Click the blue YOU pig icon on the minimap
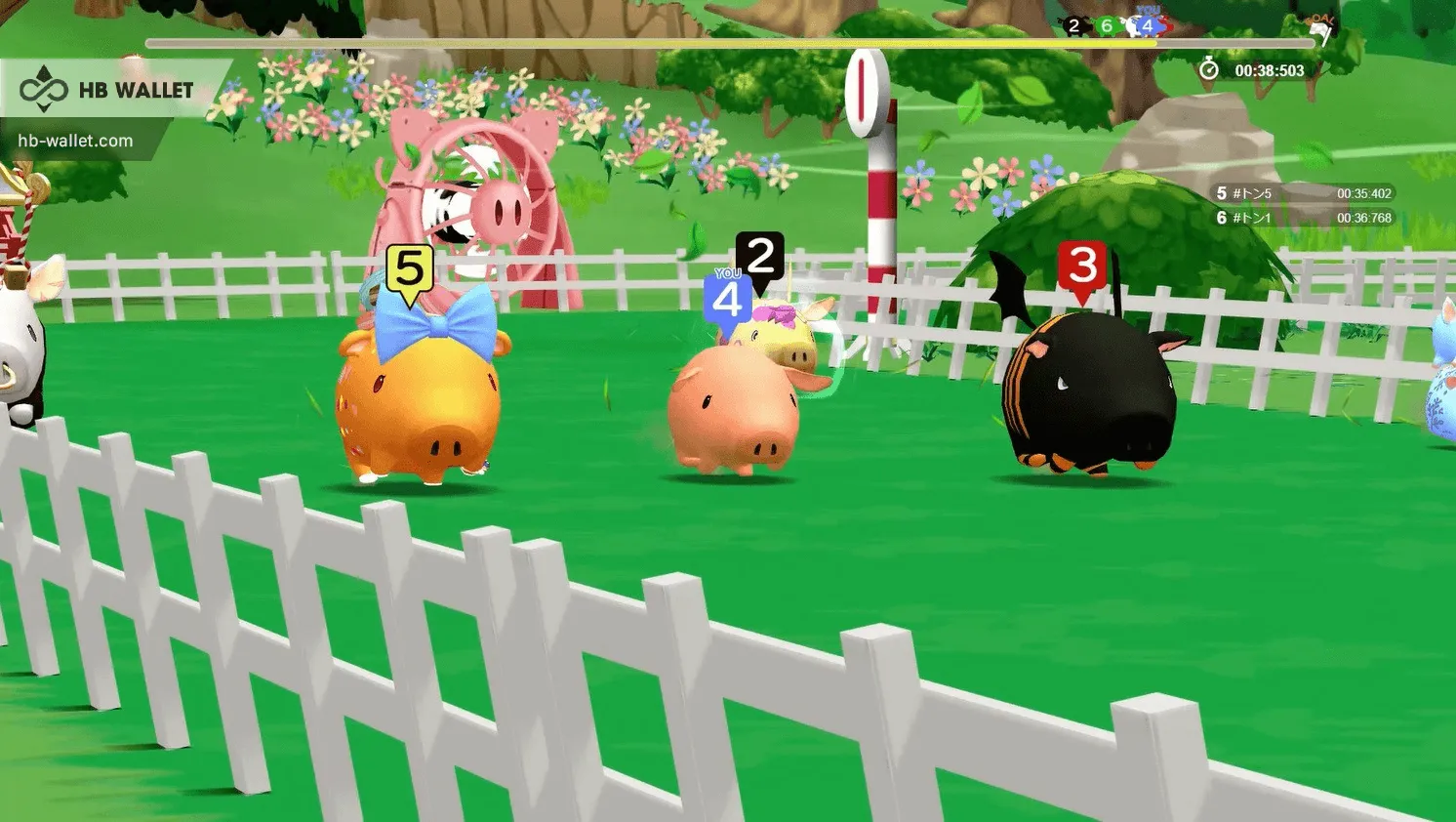This screenshot has height=822, width=1456. click(1148, 25)
